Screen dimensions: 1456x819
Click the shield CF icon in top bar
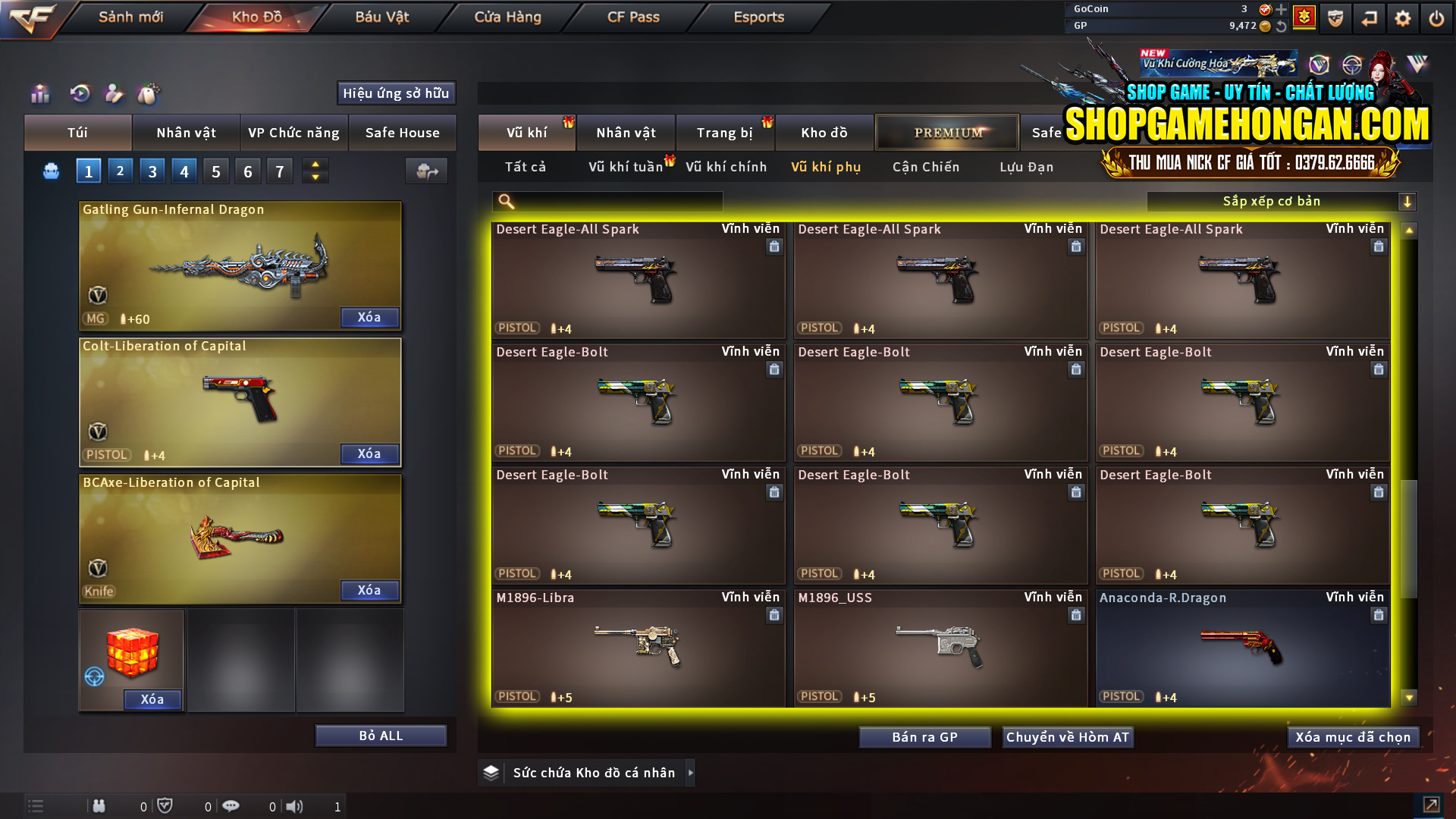pos(1335,17)
